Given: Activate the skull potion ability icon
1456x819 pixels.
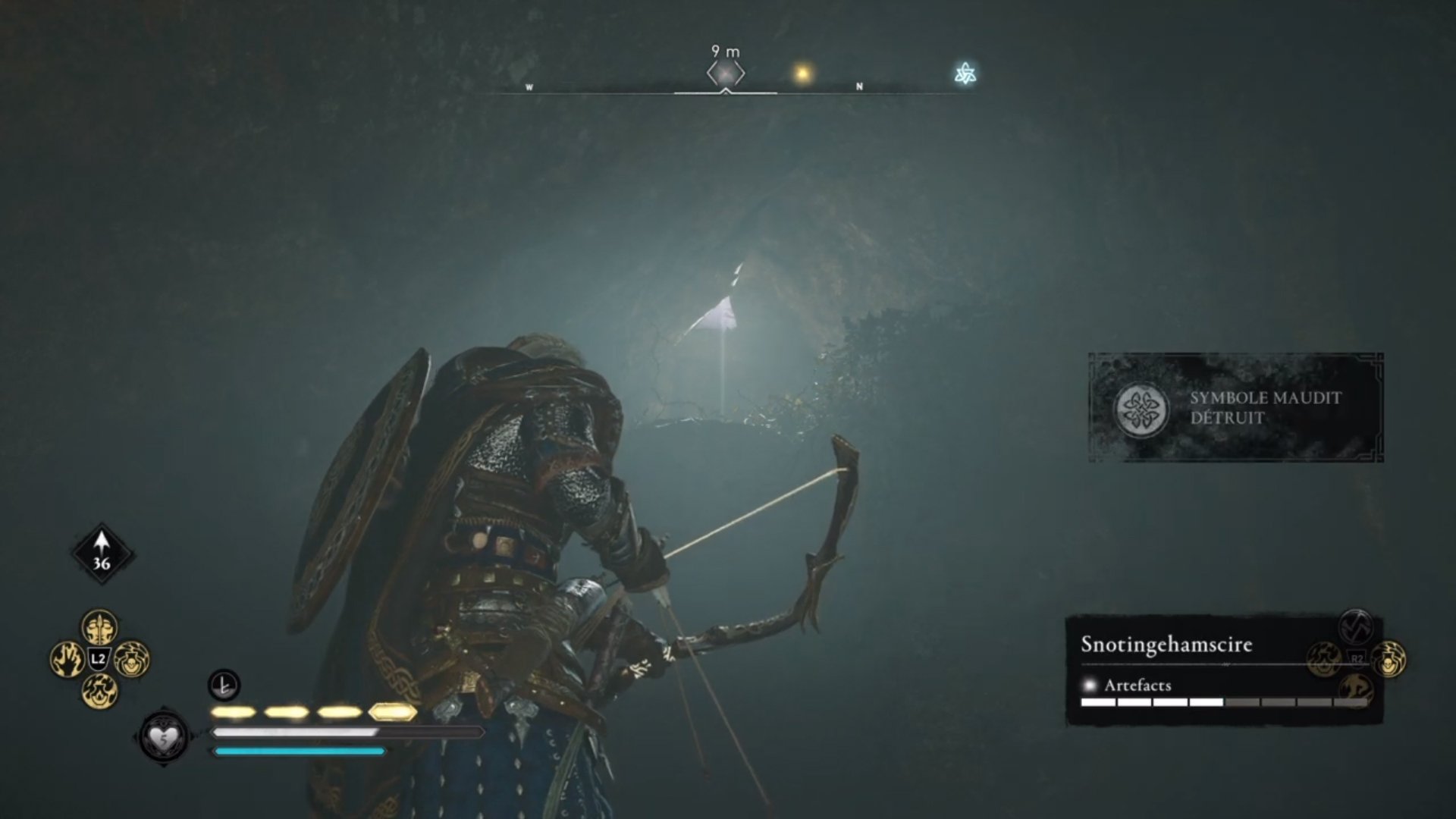Looking at the screenshot, I should [x=131, y=660].
